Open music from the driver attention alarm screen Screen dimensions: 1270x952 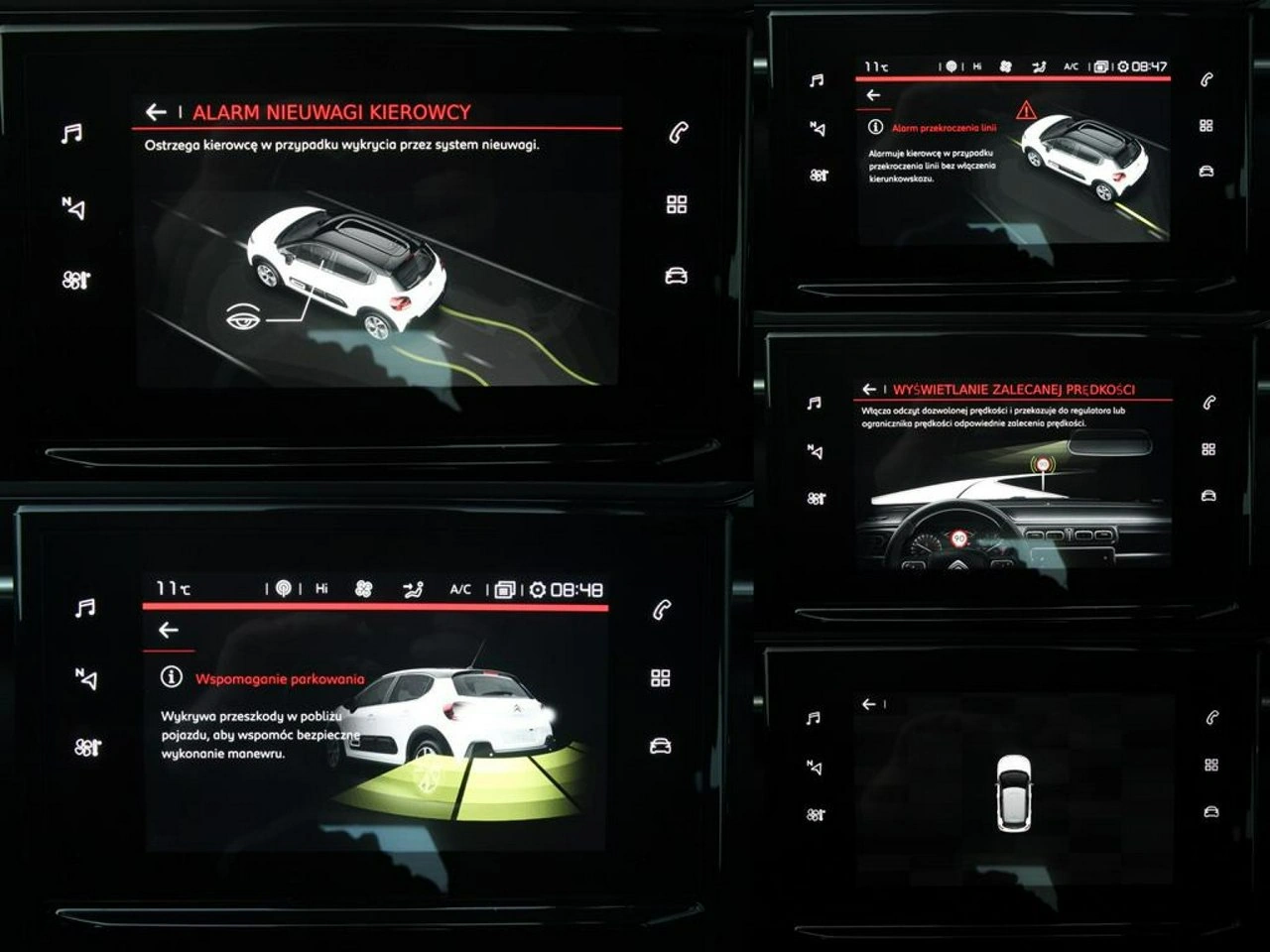pyautogui.click(x=71, y=134)
